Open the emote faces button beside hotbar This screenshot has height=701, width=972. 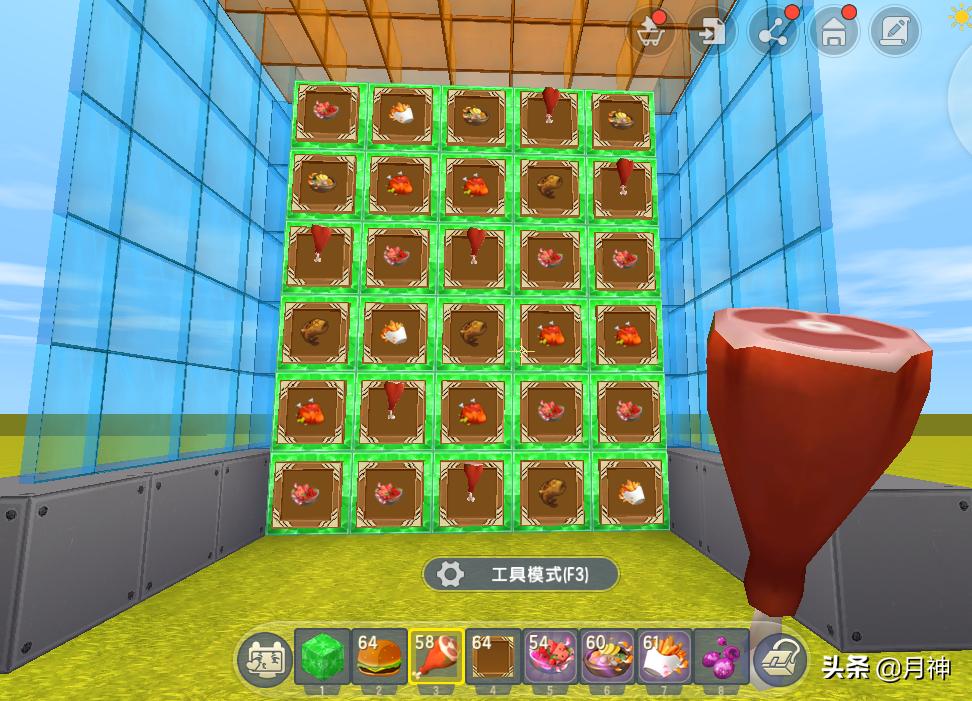(x=262, y=660)
